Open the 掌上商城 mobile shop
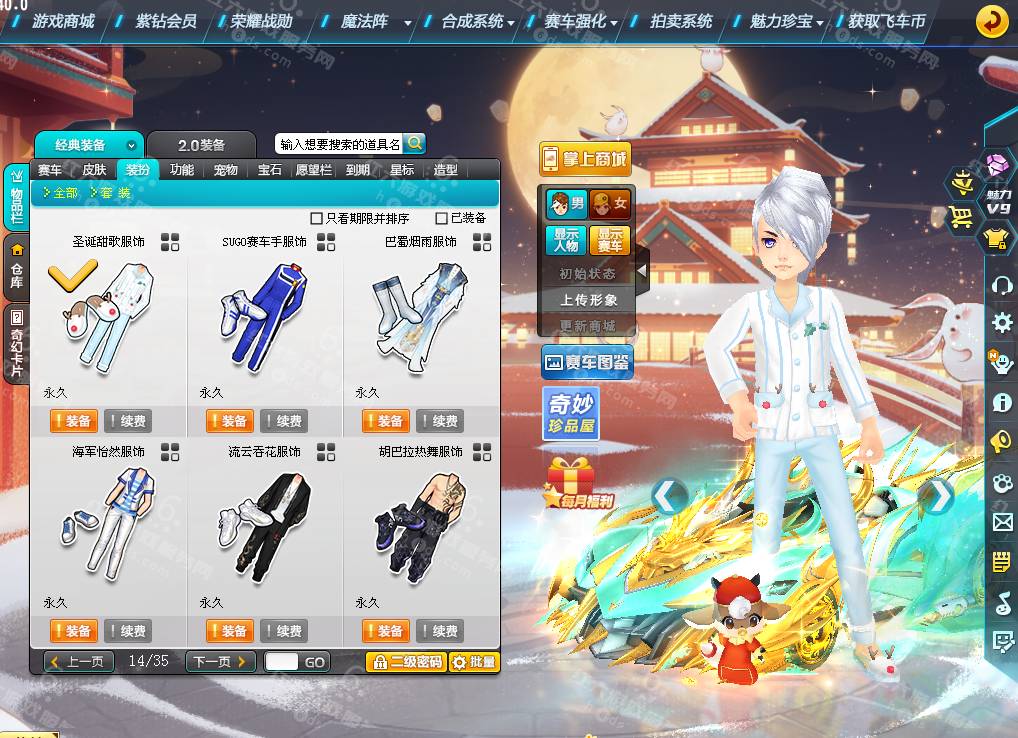 coord(585,159)
